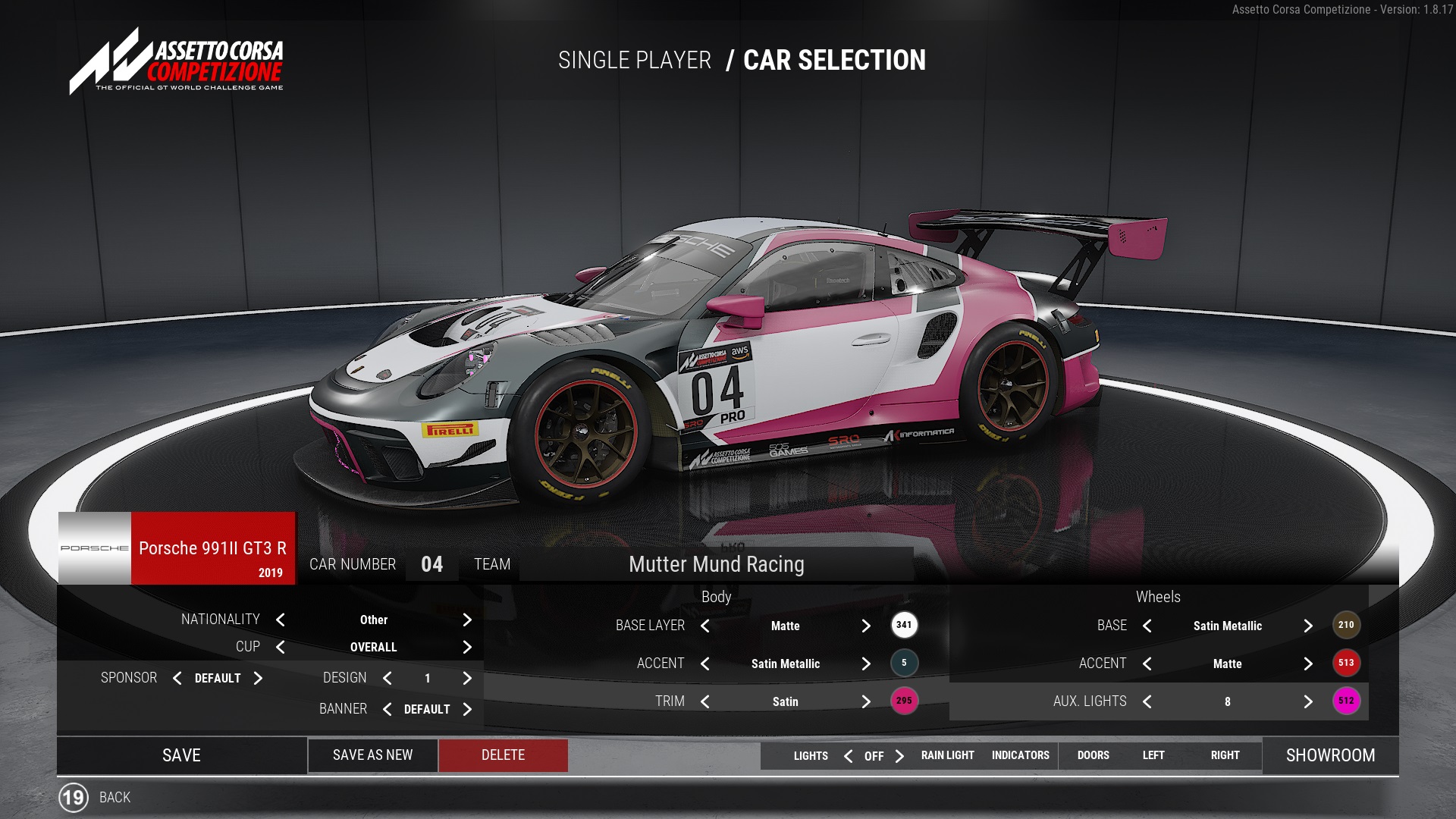Save the current car livery
This screenshot has height=819, width=1456.
[x=181, y=755]
